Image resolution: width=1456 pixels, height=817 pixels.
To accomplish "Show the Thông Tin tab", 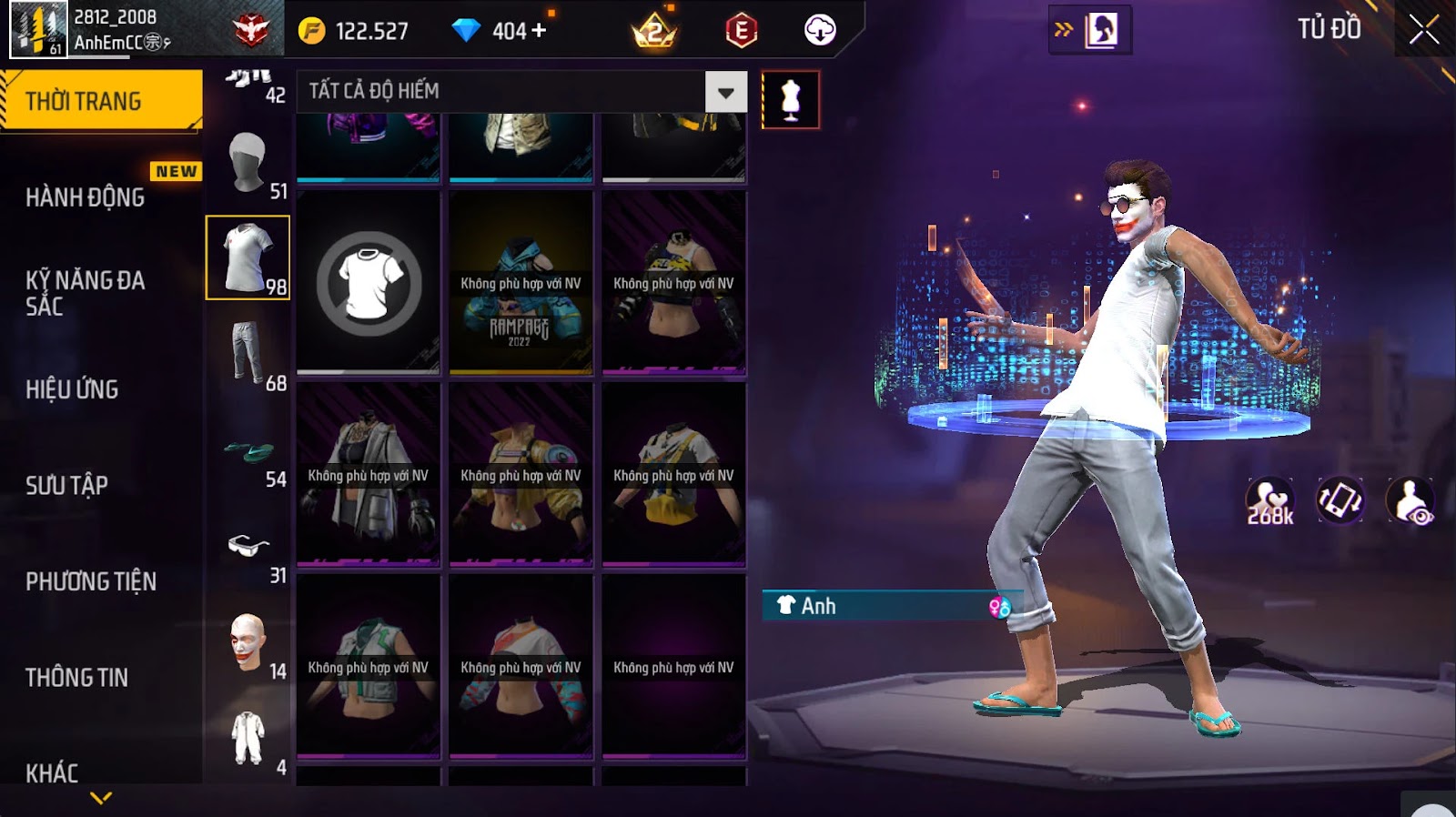I will 77,678.
